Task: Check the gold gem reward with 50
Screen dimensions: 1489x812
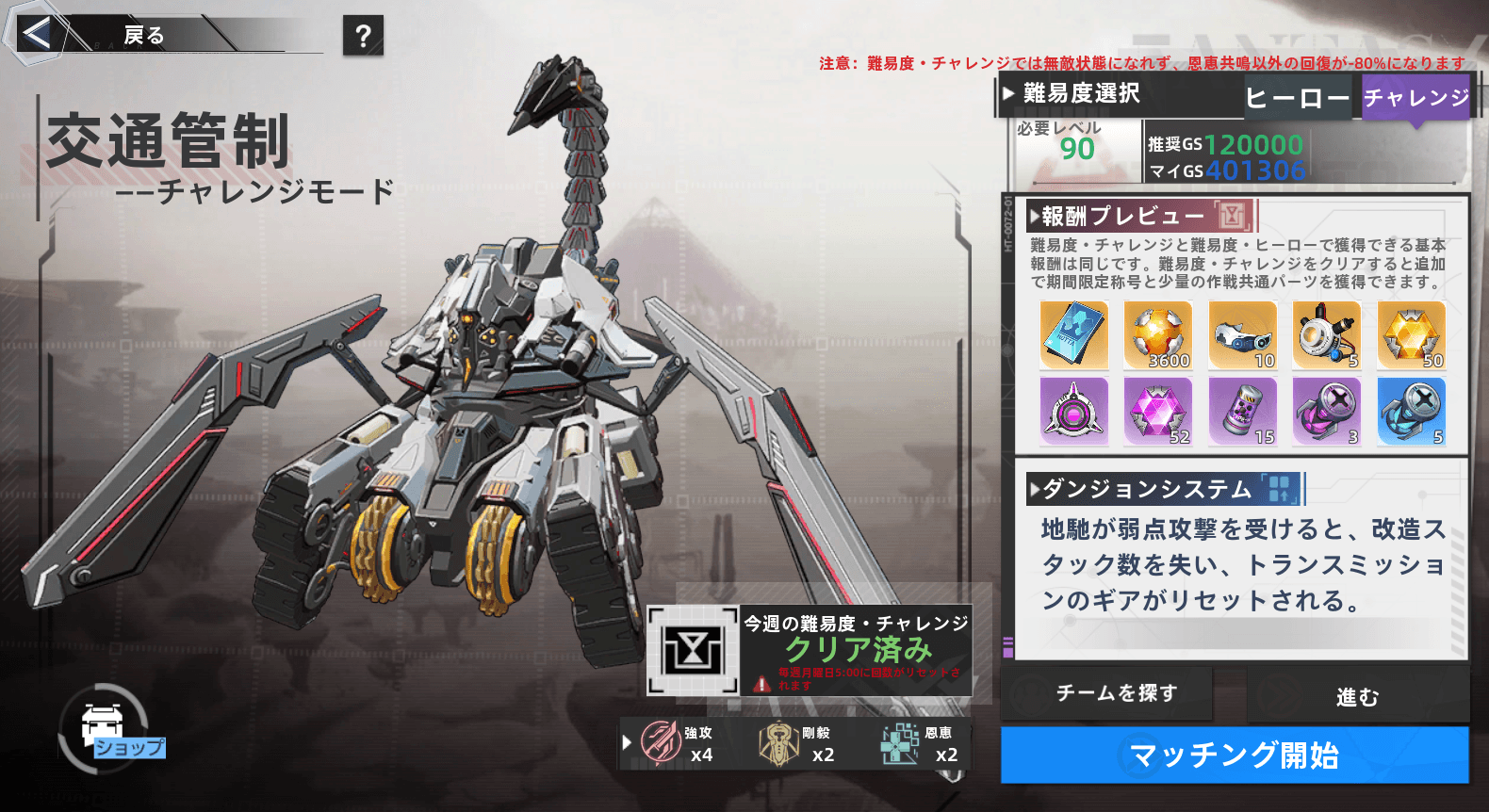Action: click(1411, 335)
